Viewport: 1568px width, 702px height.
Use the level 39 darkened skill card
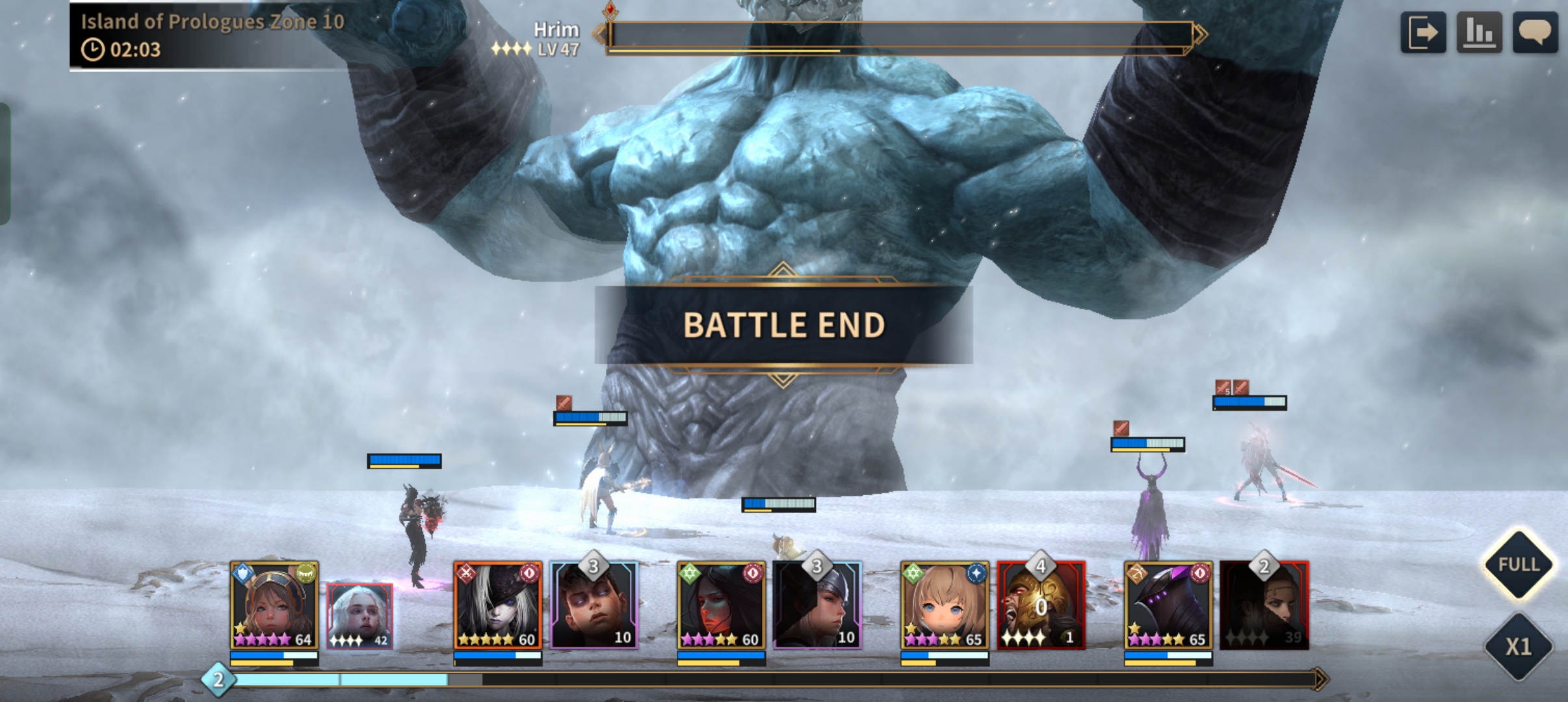tap(1264, 606)
